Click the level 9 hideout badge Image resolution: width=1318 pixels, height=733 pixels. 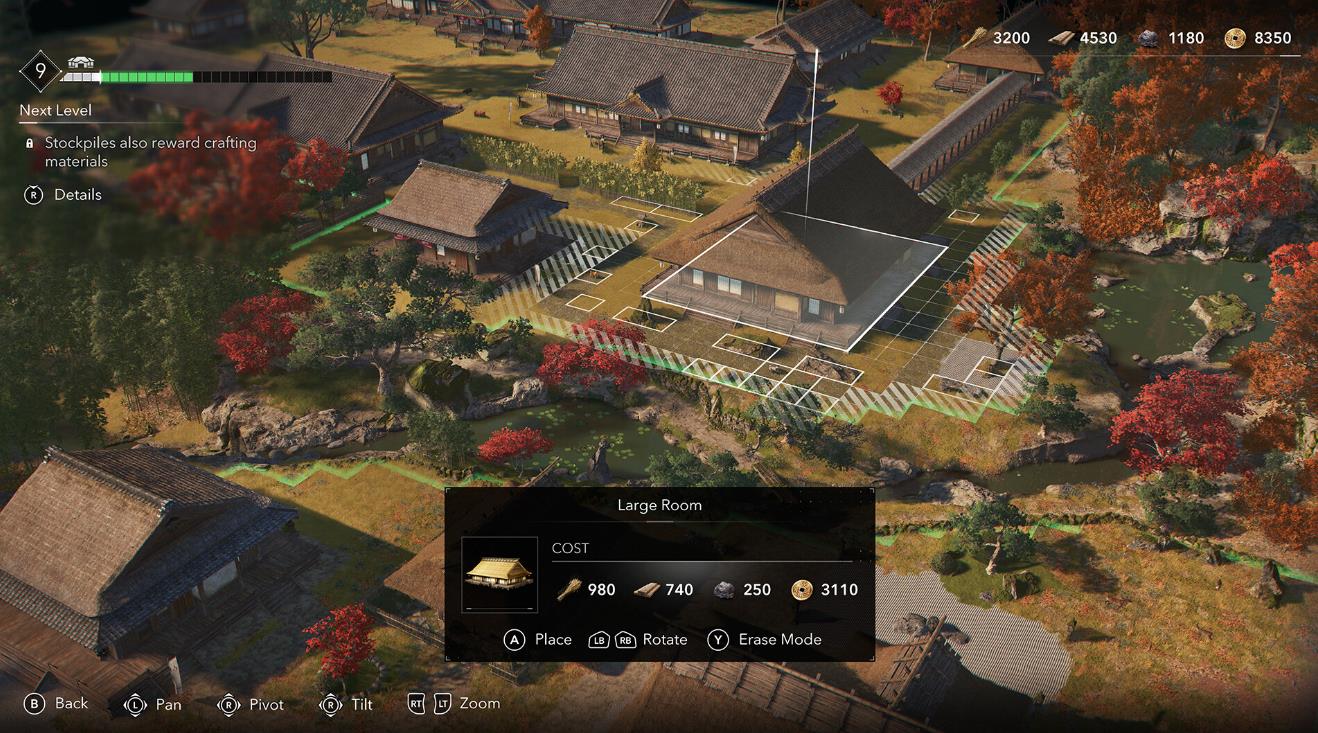coord(41,70)
